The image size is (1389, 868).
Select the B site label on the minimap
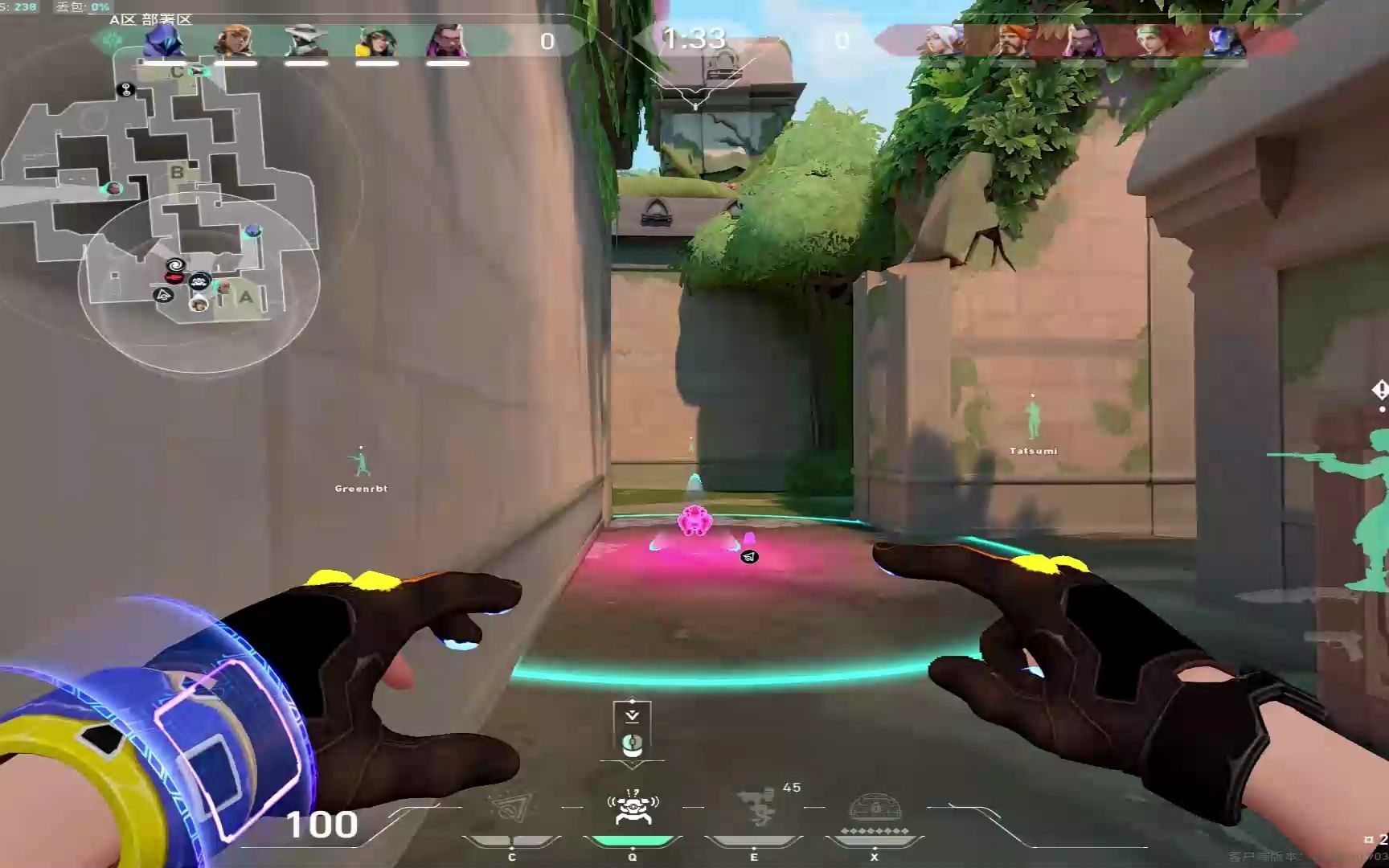(177, 171)
